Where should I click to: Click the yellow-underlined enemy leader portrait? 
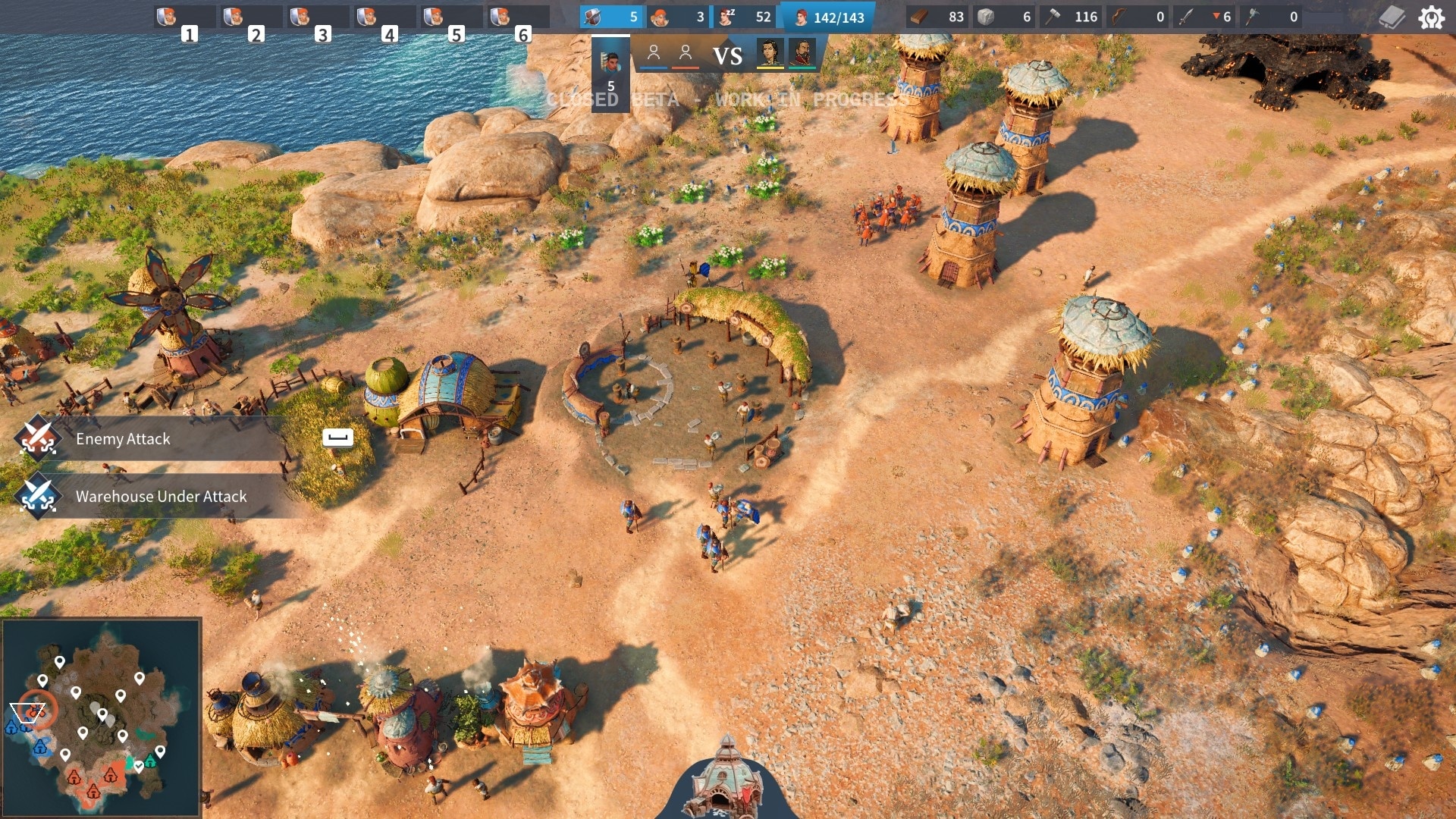point(770,54)
